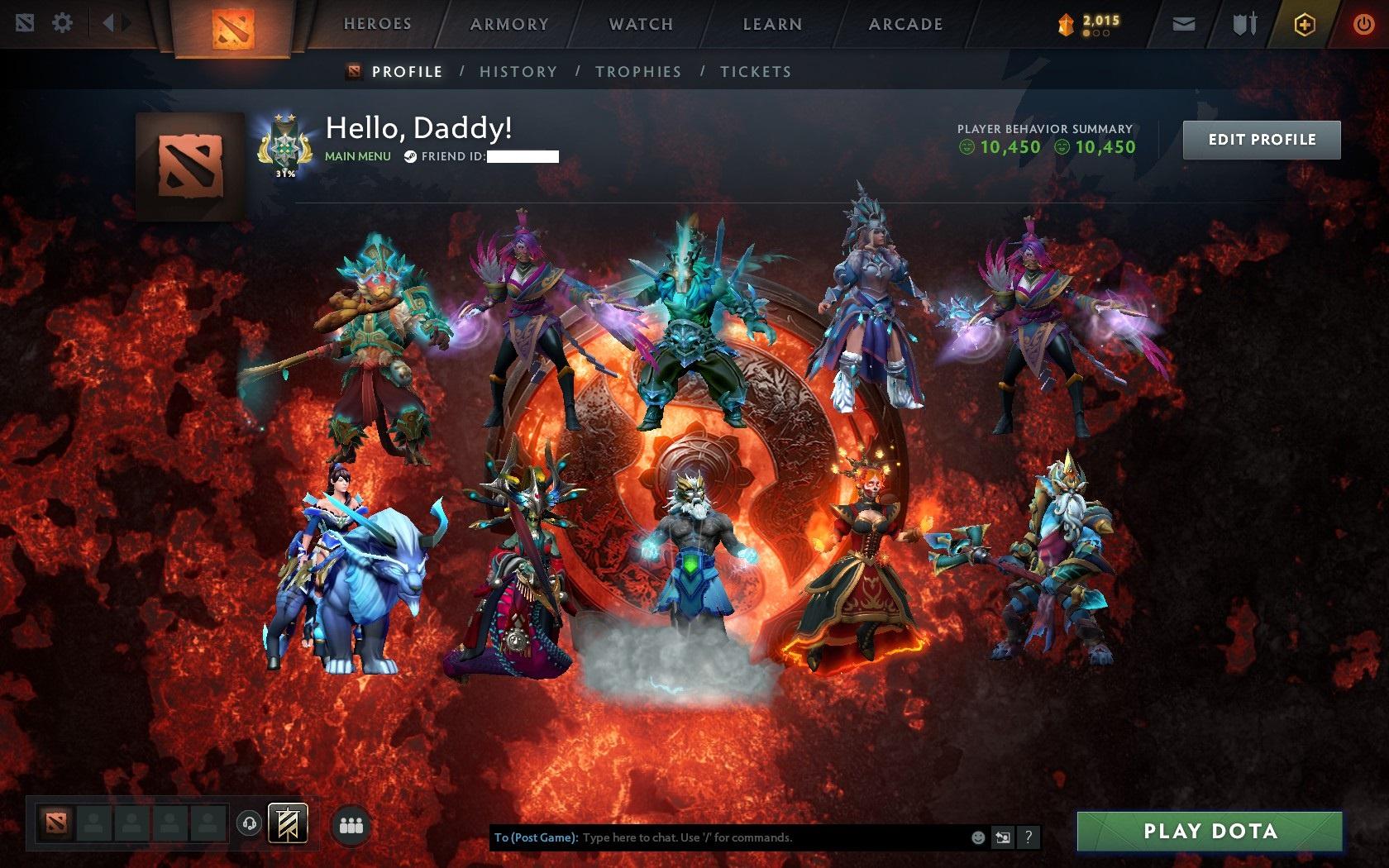Viewport: 1389px width, 868px height.
Task: Click the EDIT PROFILE button
Action: [1262, 139]
